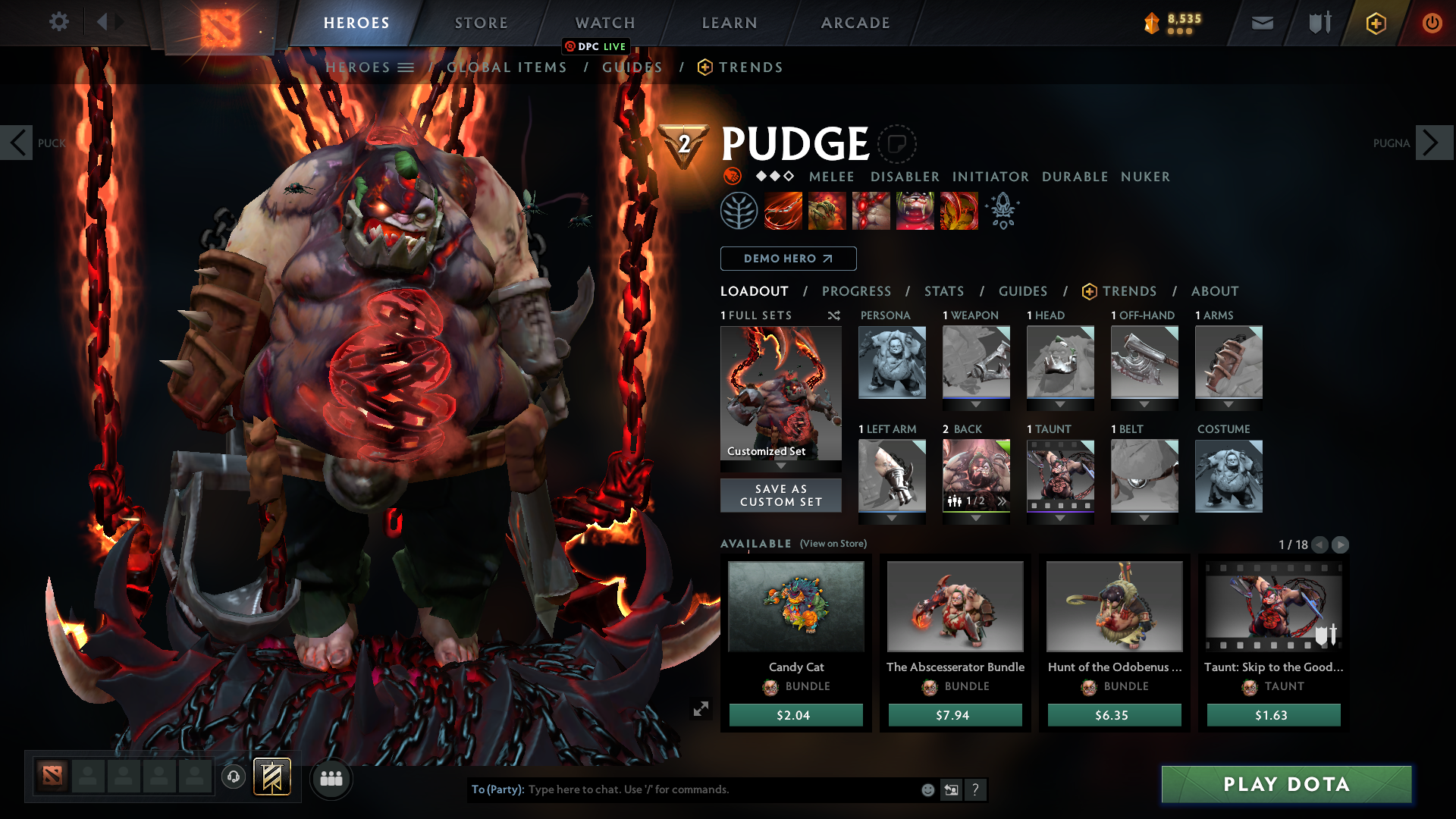This screenshot has height=819, width=1456.
Task: Click the power button to exit Dota
Action: pos(1432,23)
